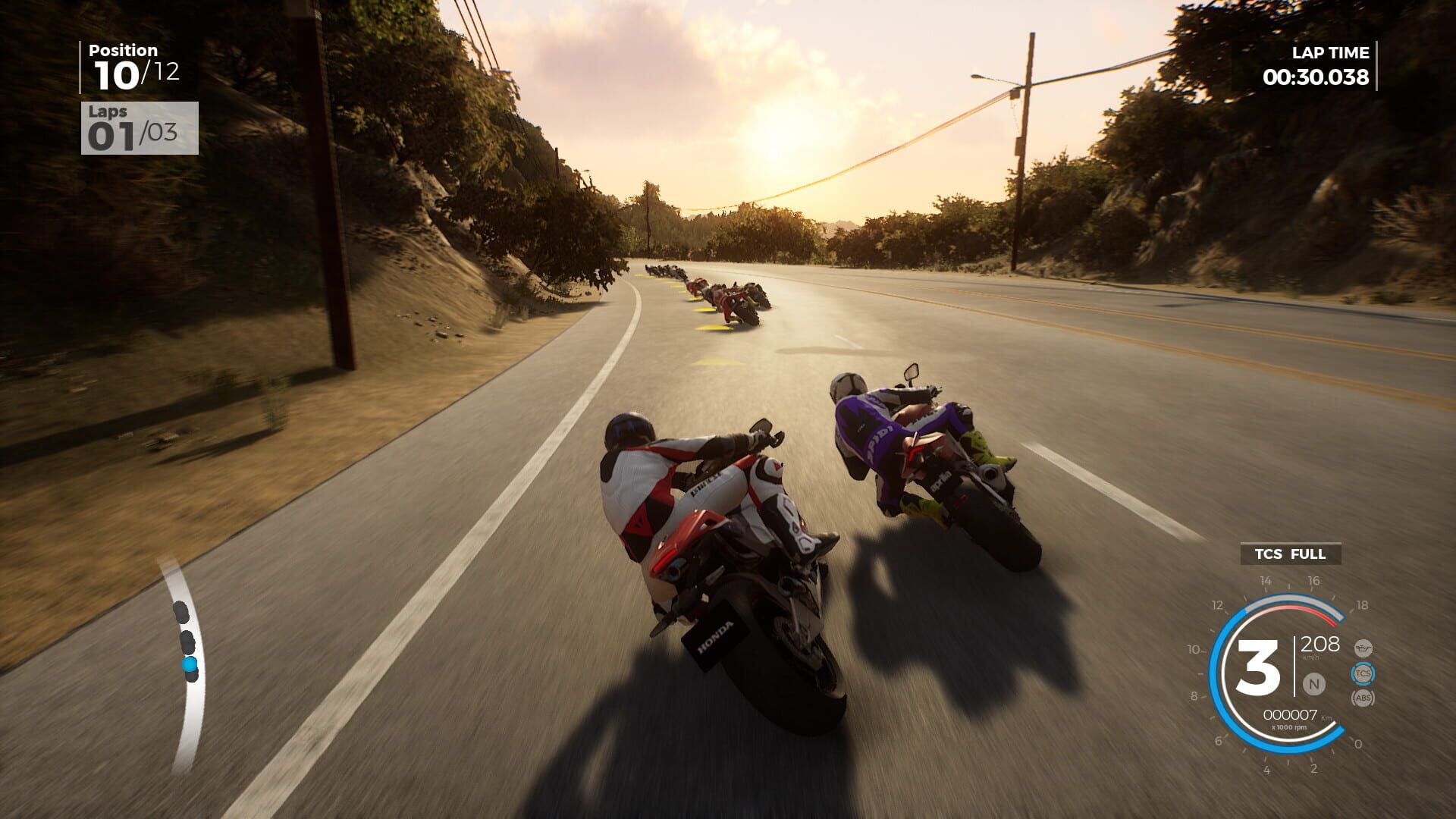1456x819 pixels.
Task: Click the current gear number on the tachometer
Action: pos(1259,666)
